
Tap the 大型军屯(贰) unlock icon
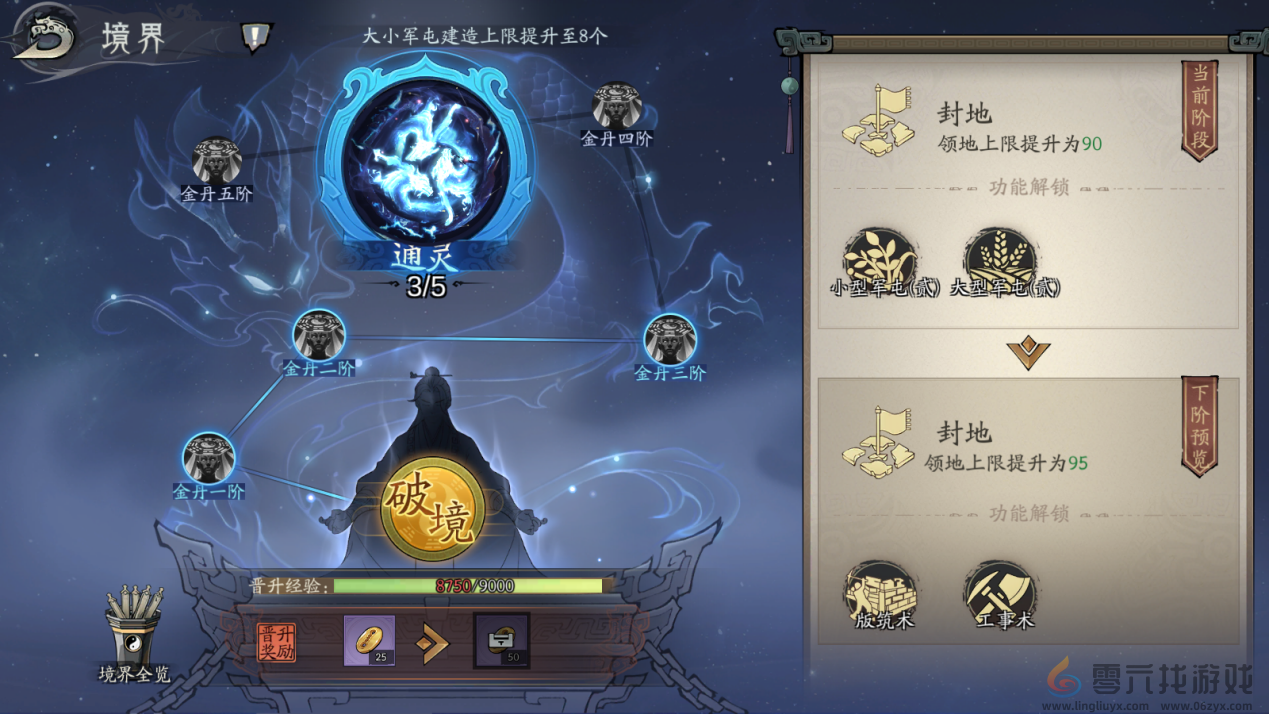point(1000,259)
